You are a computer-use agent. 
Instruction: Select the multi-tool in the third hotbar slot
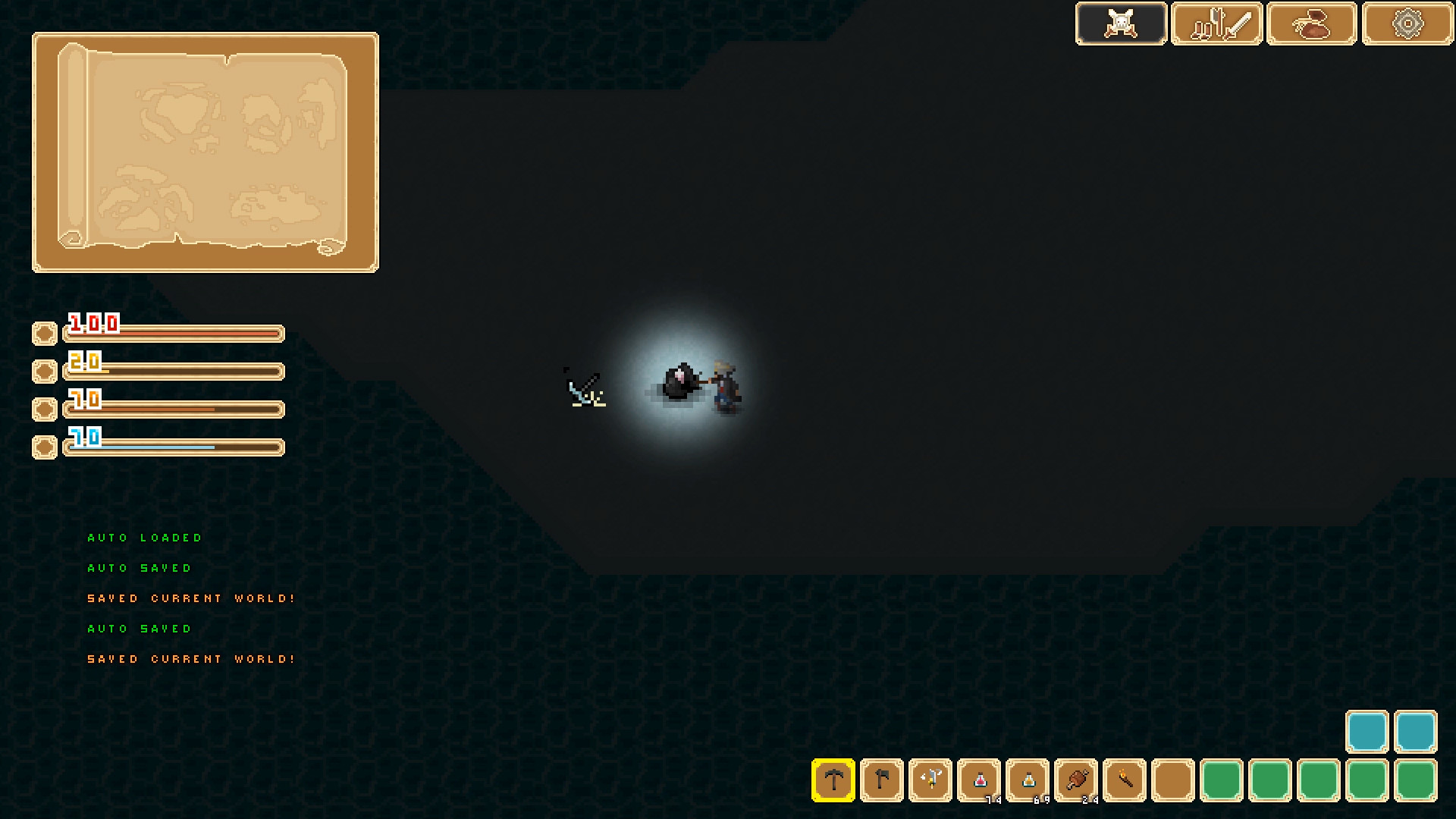[933, 780]
